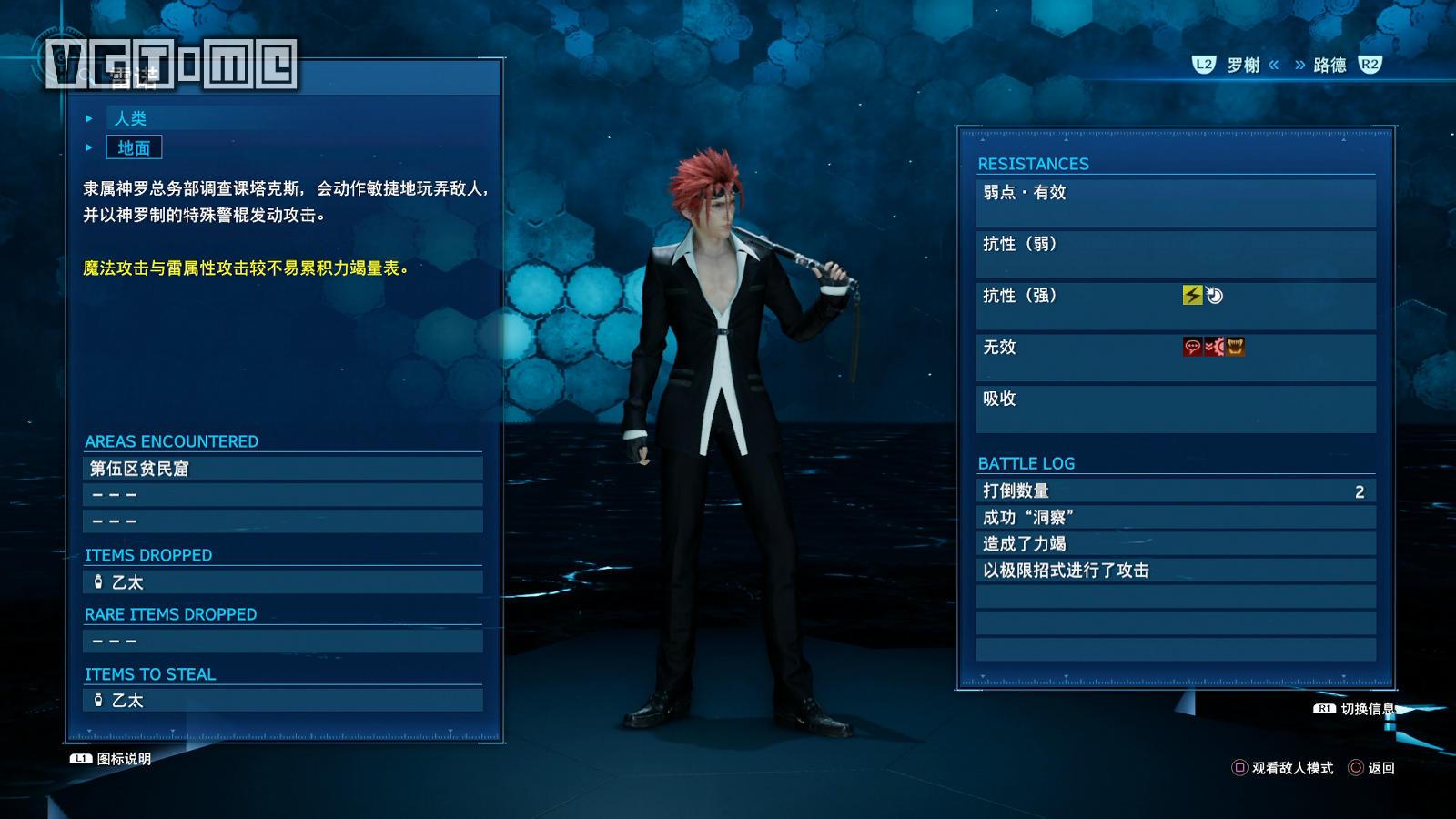The image size is (1456, 819).
Task: Select the silence immunity icon in 无效 row
Action: 1193,348
